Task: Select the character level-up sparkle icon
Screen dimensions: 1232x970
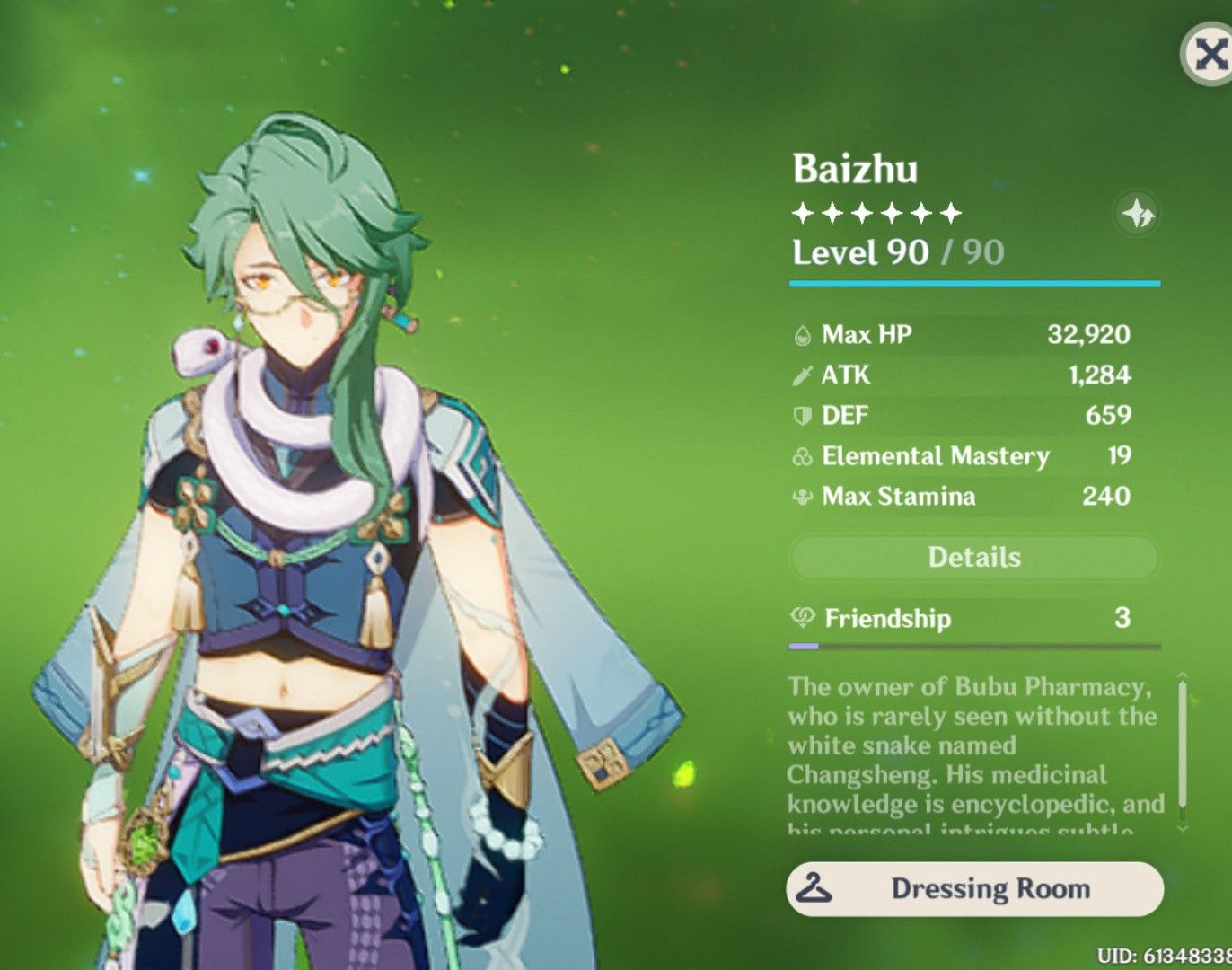Action: [x=1139, y=213]
